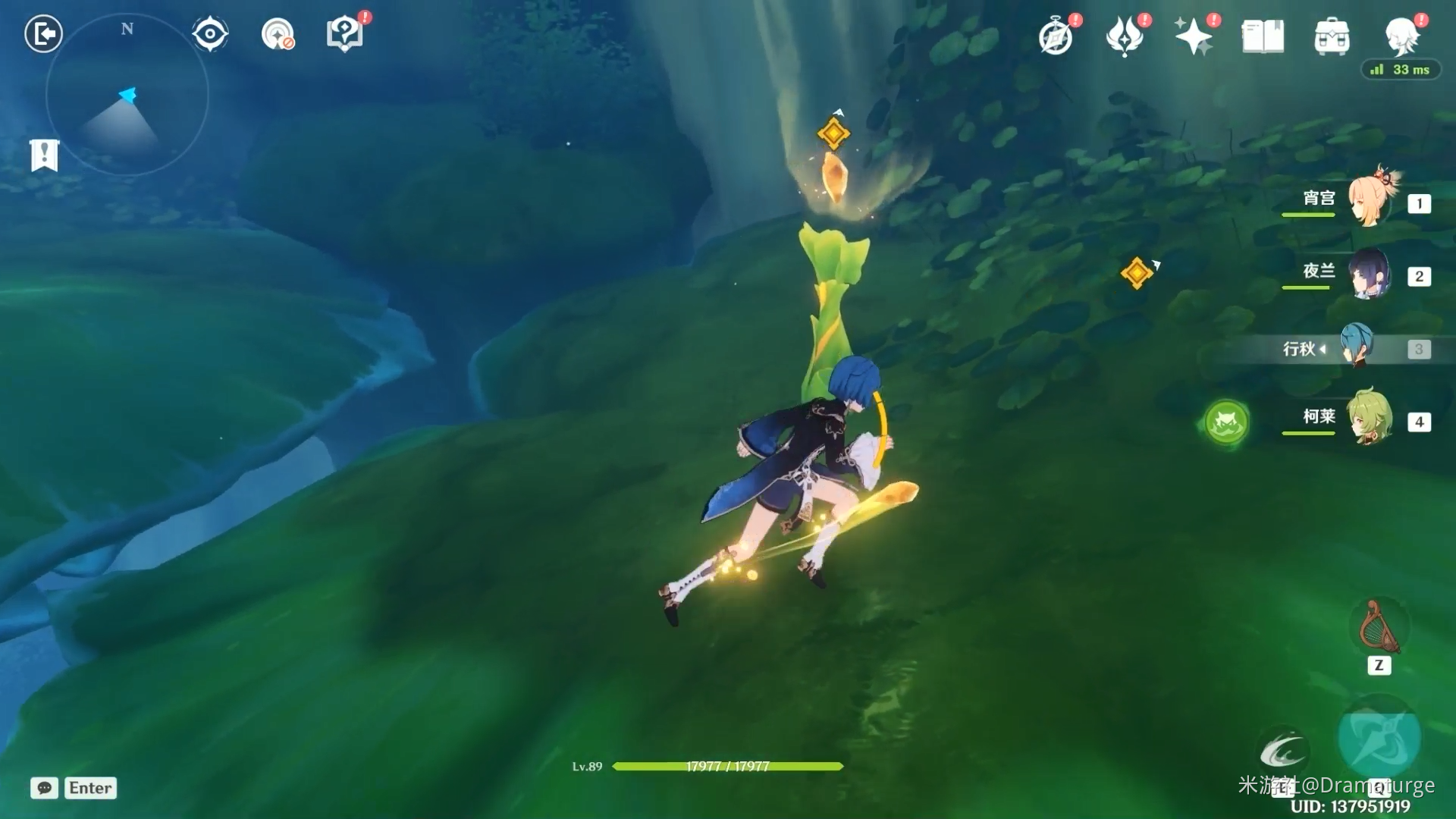The image size is (1456, 819).
Task: Open the chat box speech bubble
Action: tap(44, 788)
